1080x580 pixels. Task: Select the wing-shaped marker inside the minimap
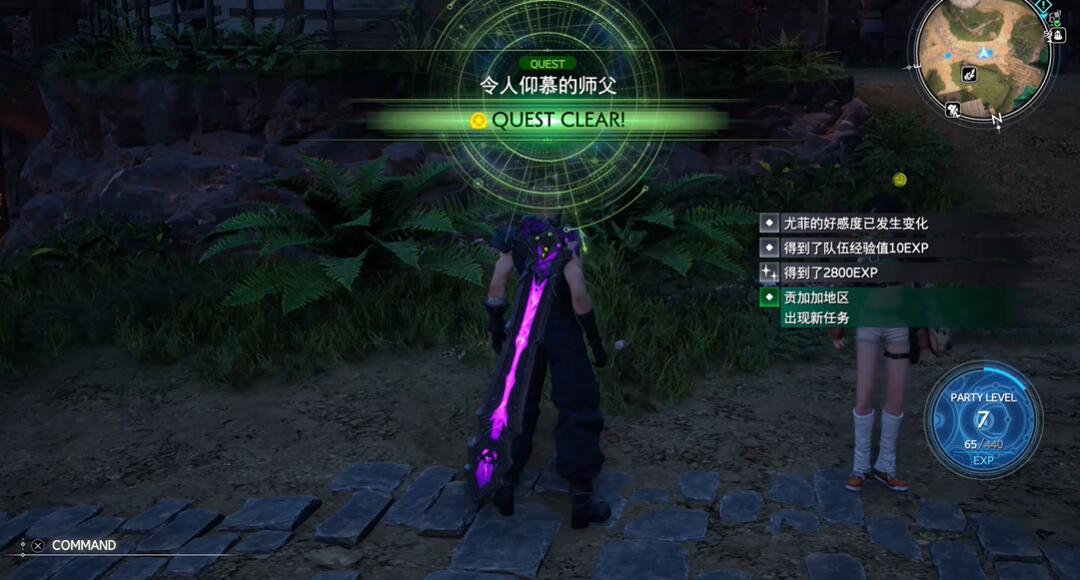pyautogui.click(x=969, y=74)
